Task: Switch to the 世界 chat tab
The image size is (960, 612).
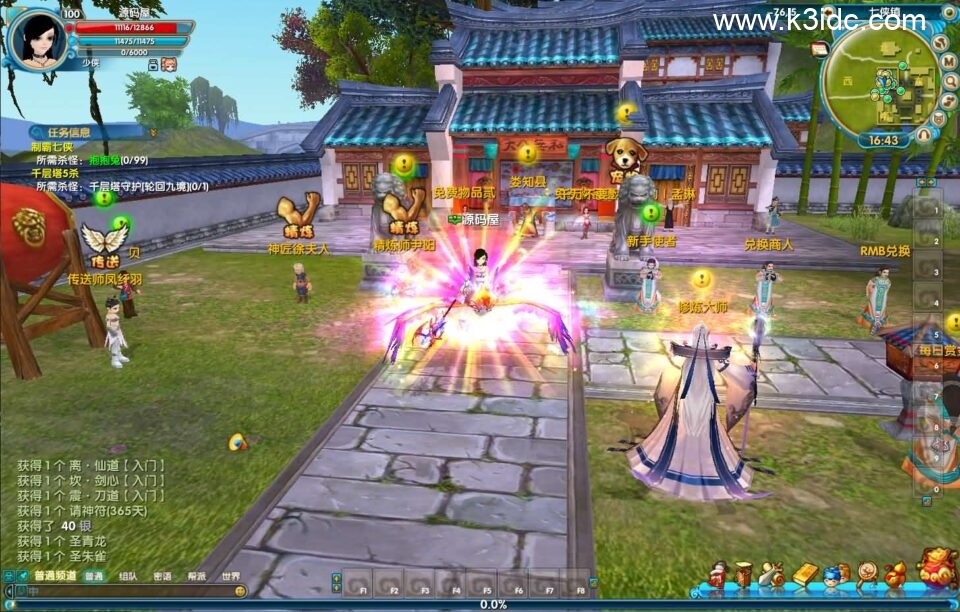Action: 230,576
